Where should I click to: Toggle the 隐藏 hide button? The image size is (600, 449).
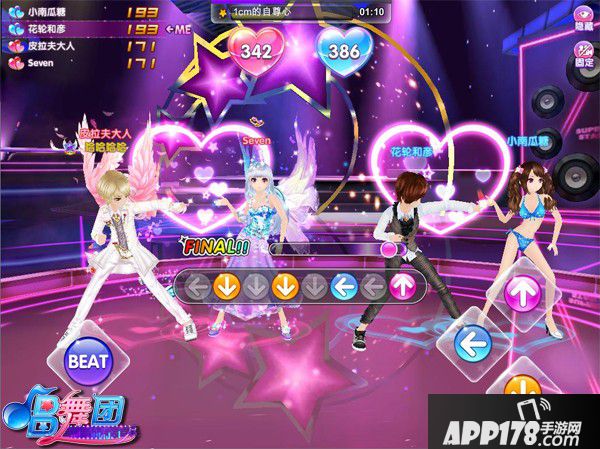tap(584, 20)
